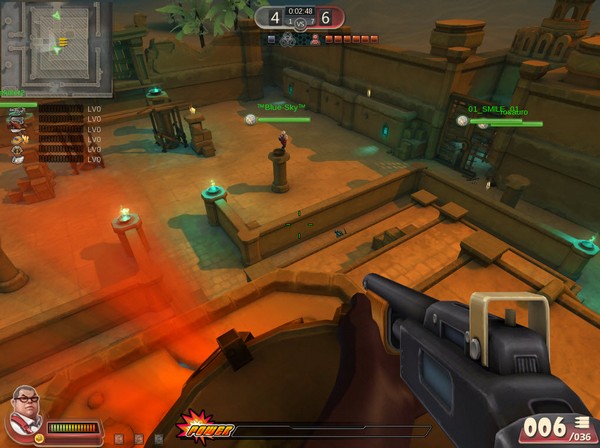Click the red player icon below the score
Viewport: 600px width, 448px height.
pos(315,39)
